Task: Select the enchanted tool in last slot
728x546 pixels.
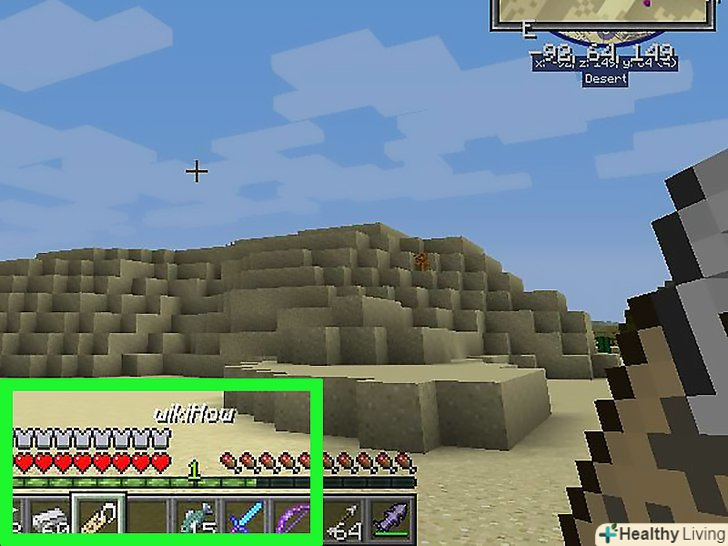Action: 389,519
